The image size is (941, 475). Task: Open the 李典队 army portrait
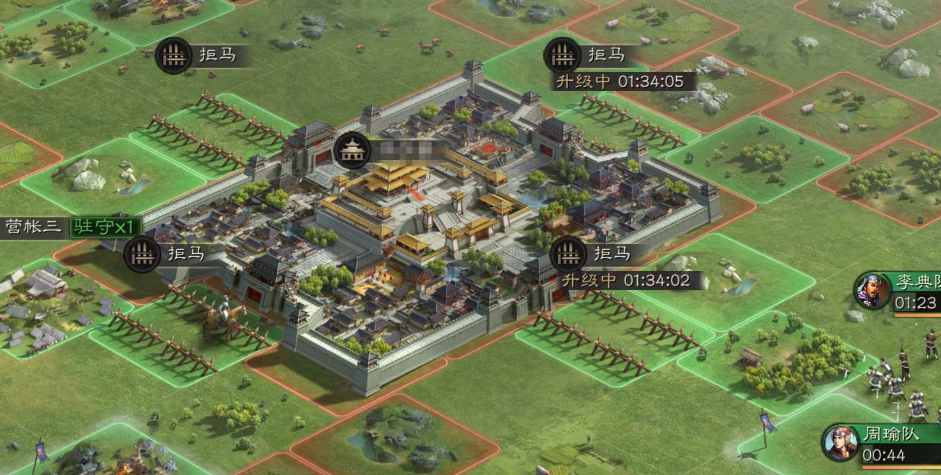point(872,290)
